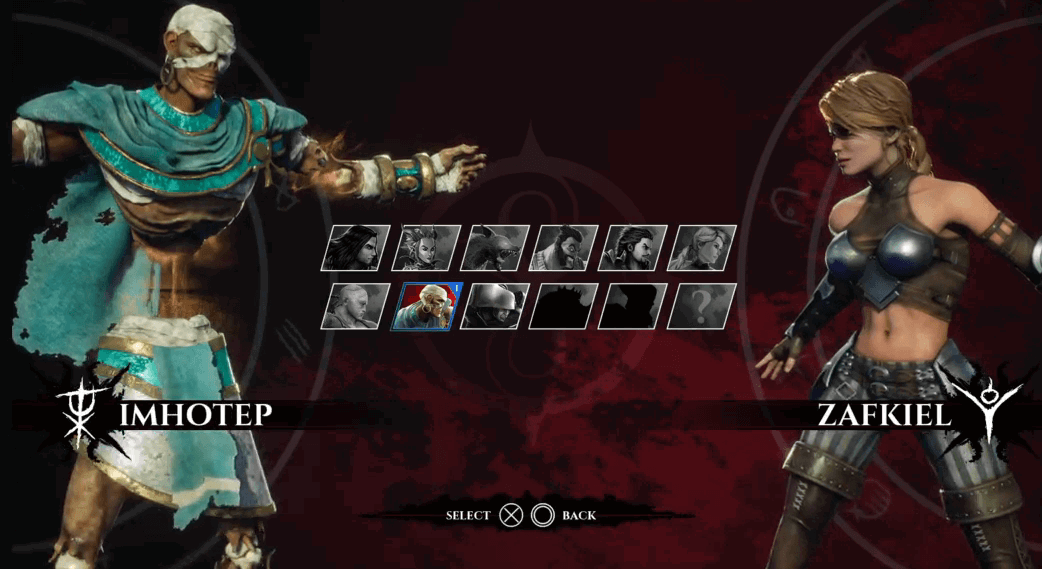Select the highlighted Imhotep portrait
The image size is (1042, 569).
[425, 306]
